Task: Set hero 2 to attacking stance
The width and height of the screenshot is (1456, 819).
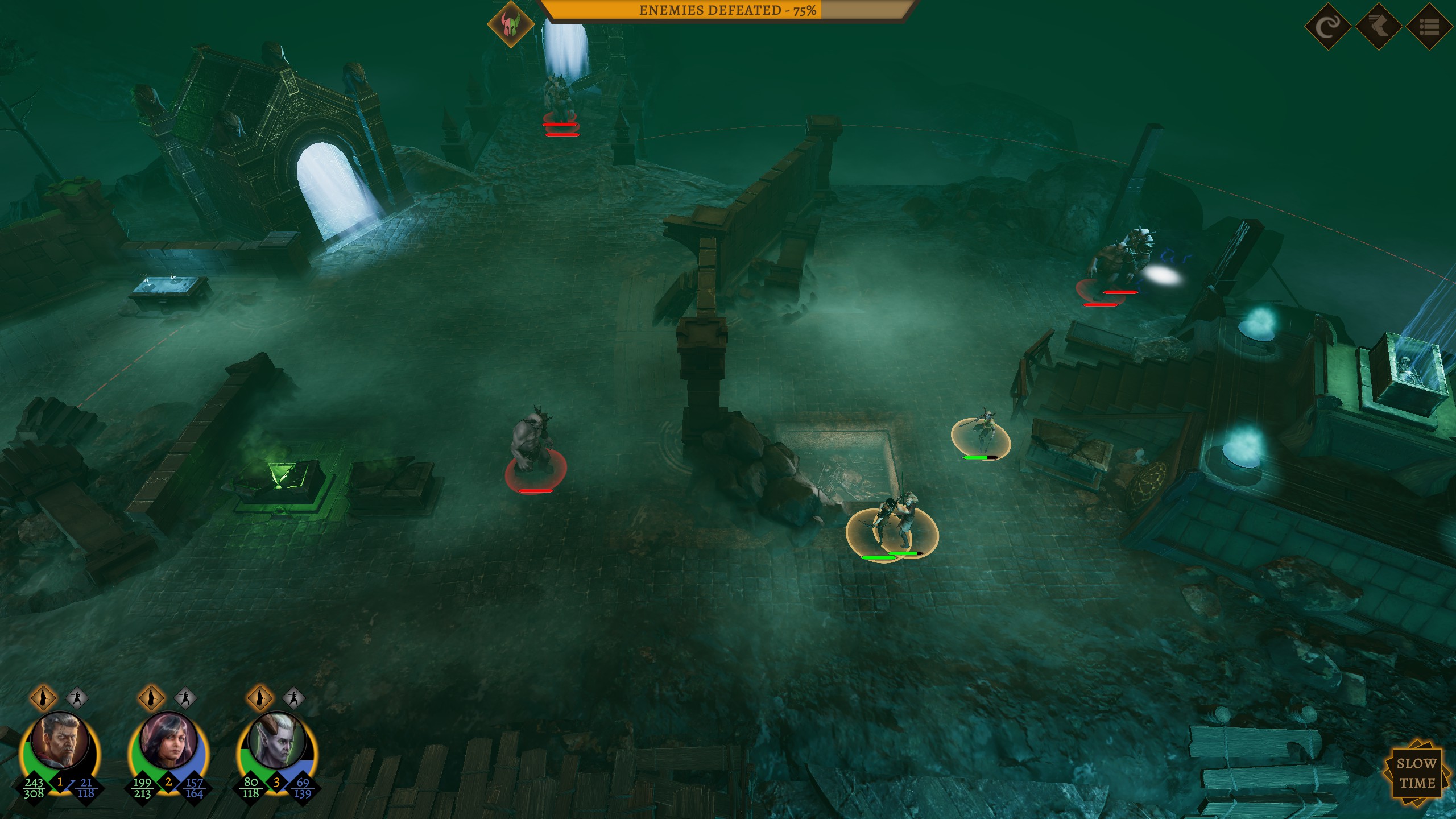Action: click(185, 697)
